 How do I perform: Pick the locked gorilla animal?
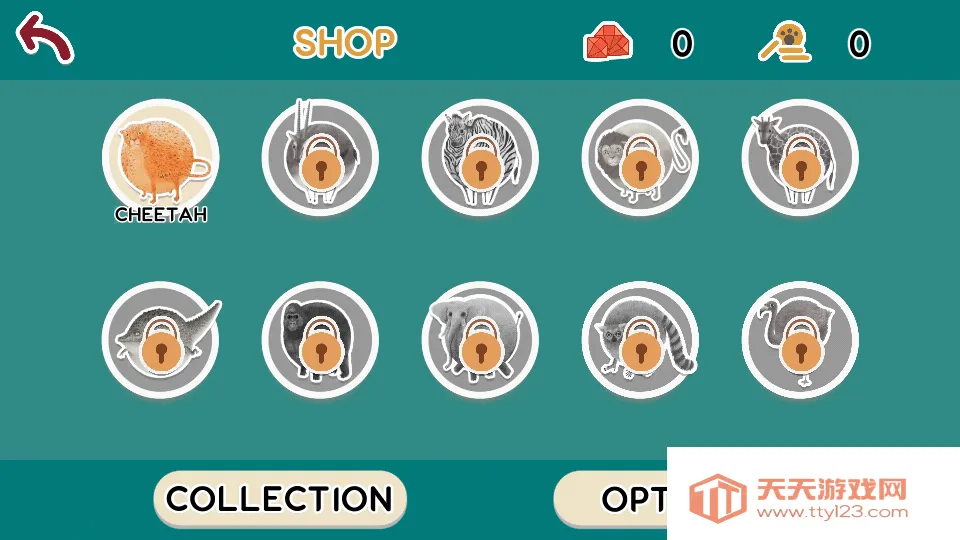[320, 340]
